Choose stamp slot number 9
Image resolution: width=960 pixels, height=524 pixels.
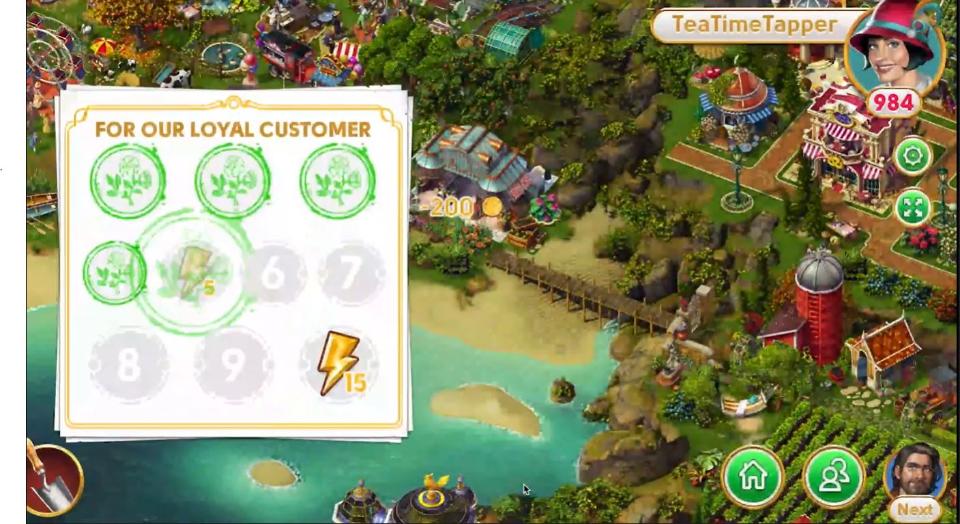pyautogui.click(x=232, y=364)
